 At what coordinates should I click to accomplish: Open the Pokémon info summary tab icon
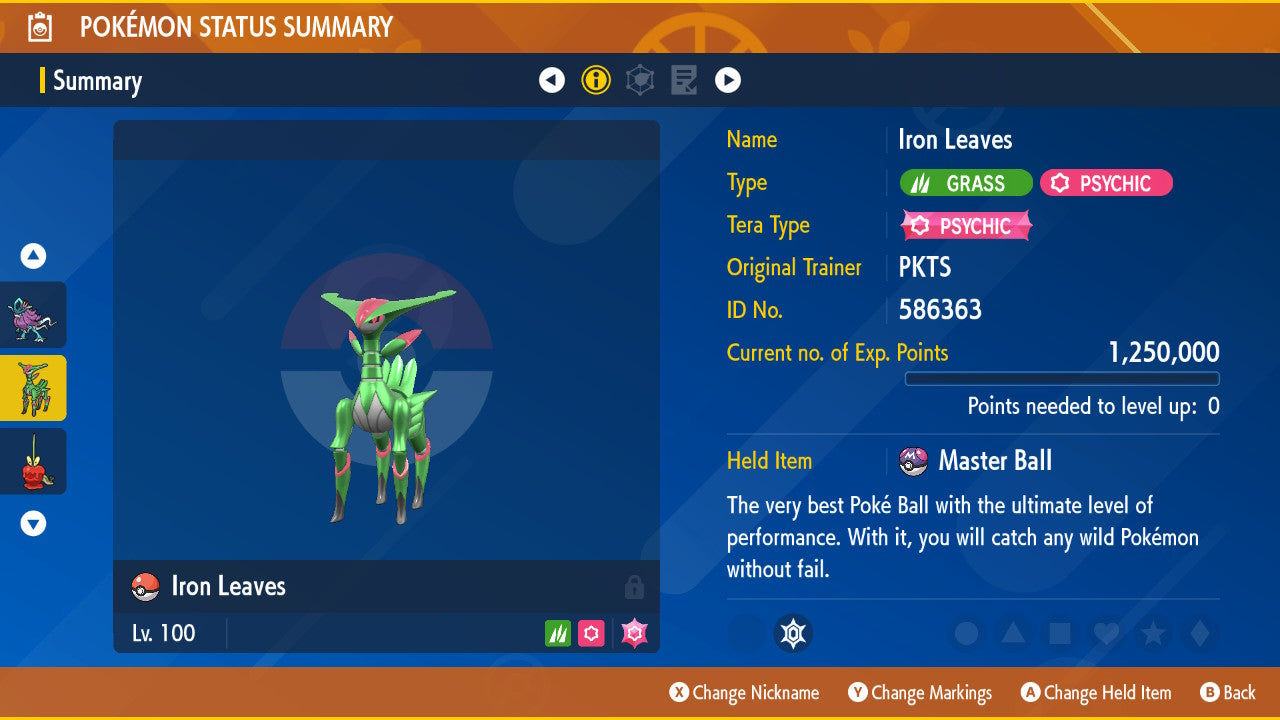(x=596, y=79)
